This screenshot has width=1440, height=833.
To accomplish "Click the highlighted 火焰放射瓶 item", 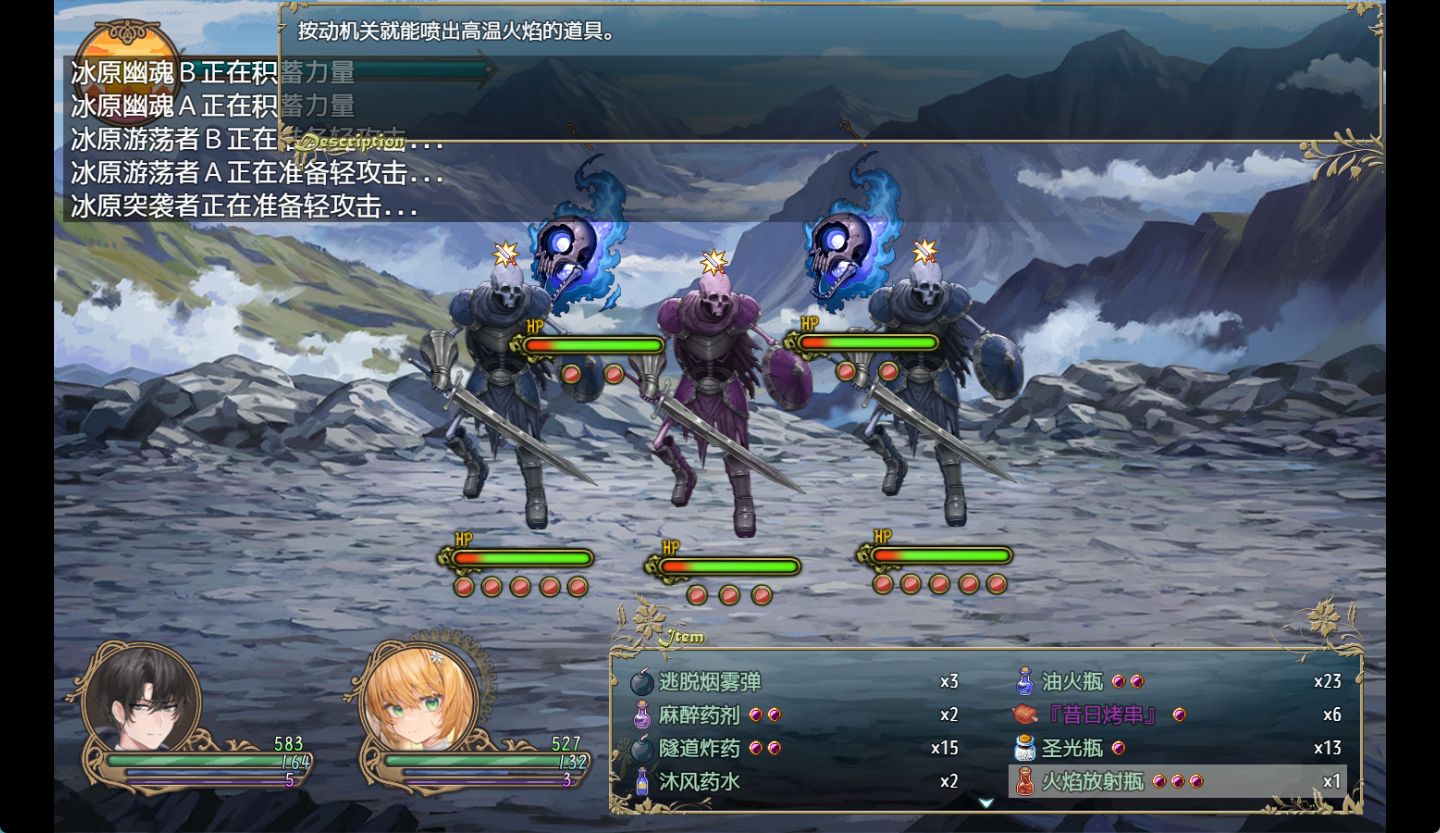I will click(1092, 781).
